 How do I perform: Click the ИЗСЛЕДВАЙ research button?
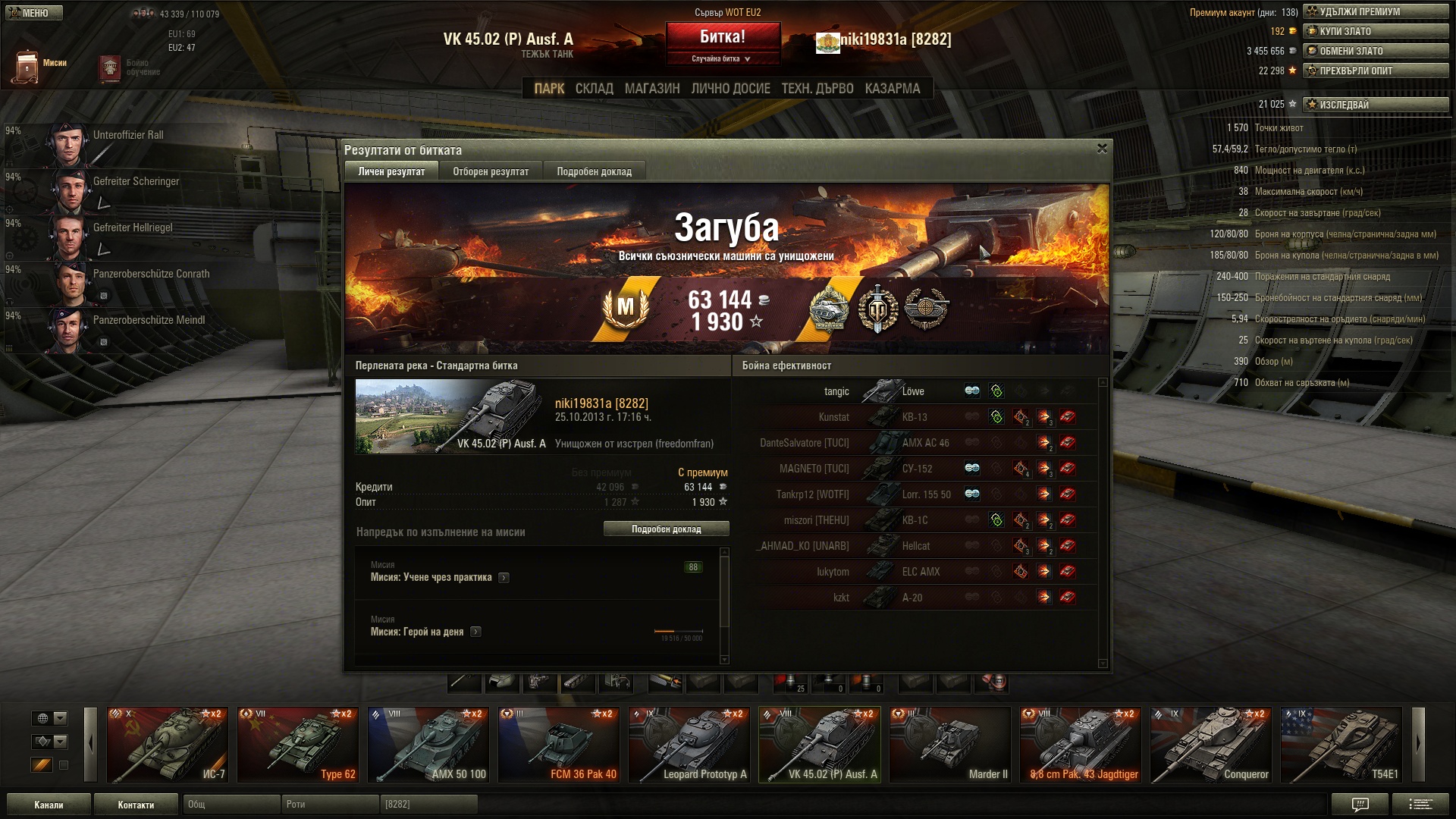1376,105
